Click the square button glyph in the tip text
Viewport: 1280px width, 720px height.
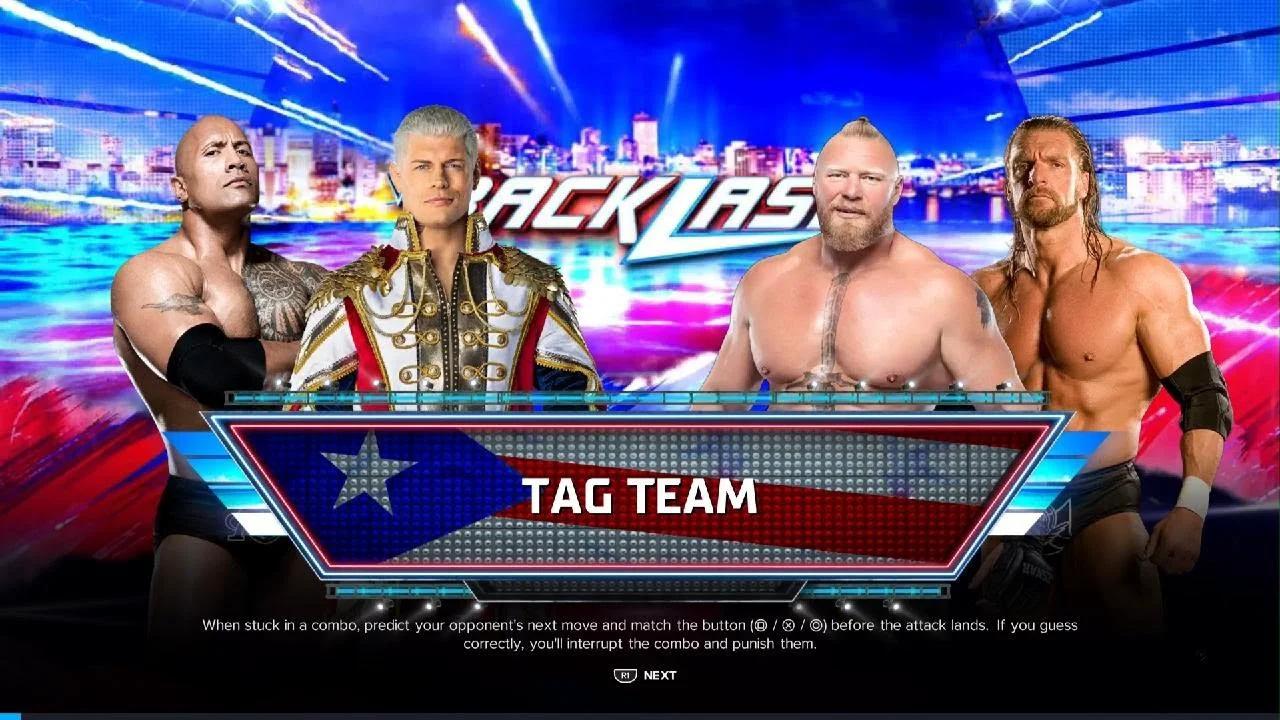[761, 626]
